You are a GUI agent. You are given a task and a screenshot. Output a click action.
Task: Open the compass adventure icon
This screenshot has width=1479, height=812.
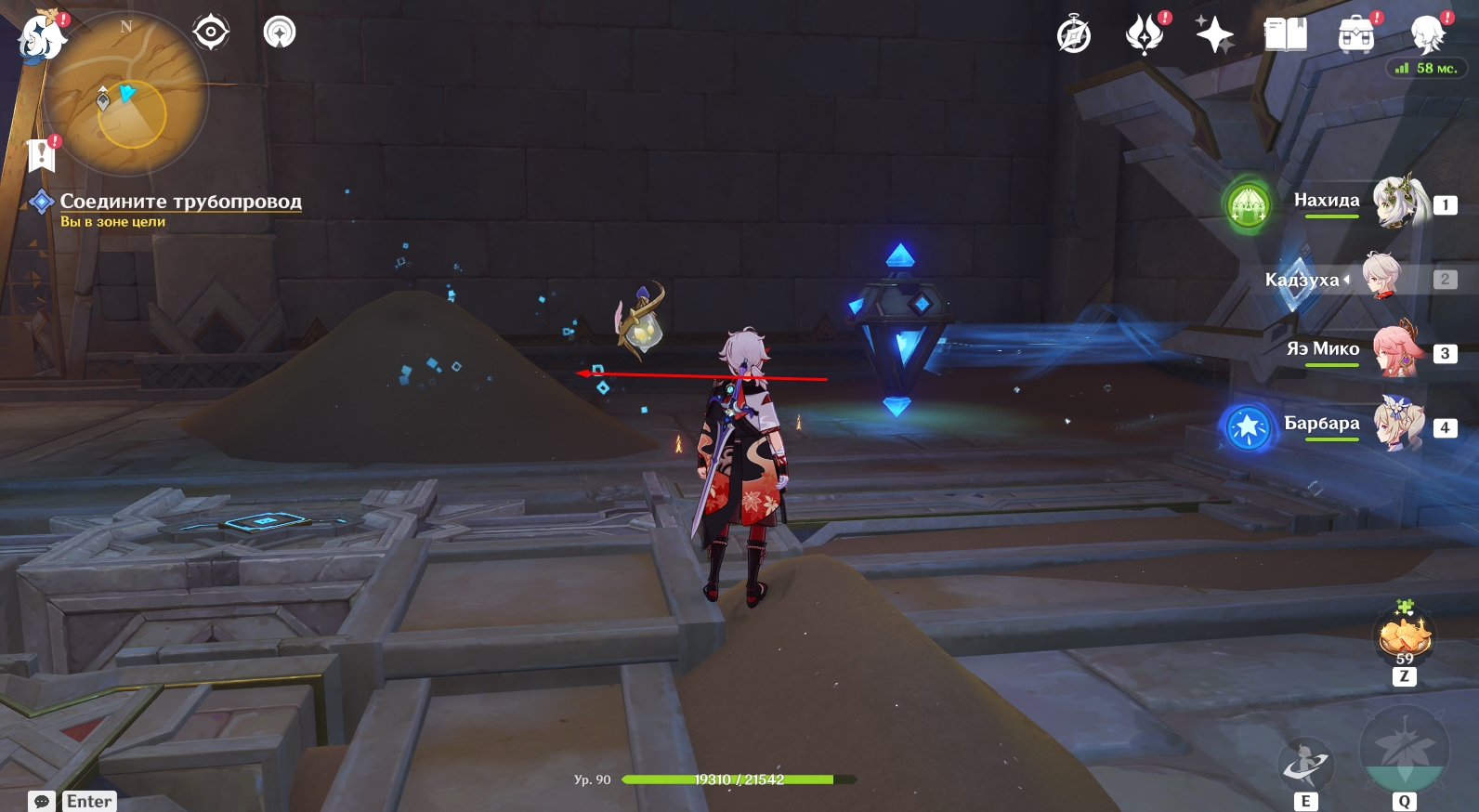(1074, 36)
